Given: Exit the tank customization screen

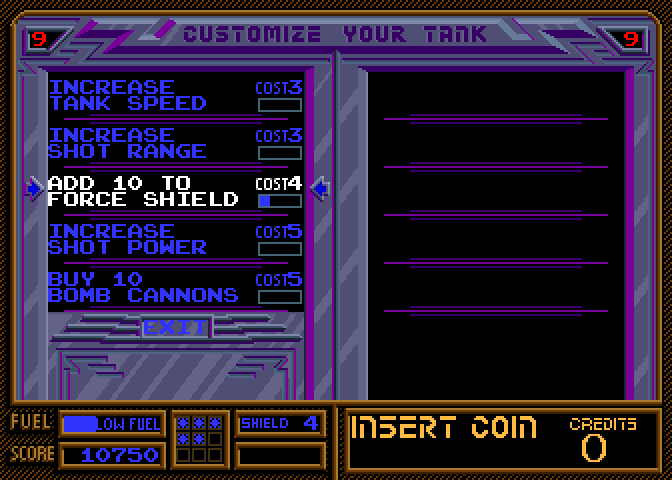Looking at the screenshot, I should 175,327.
